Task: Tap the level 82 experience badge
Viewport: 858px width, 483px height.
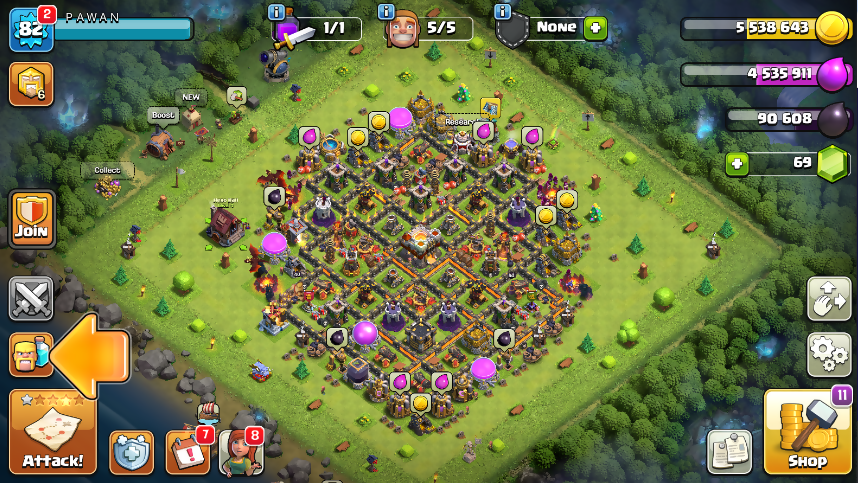Action: [28, 28]
